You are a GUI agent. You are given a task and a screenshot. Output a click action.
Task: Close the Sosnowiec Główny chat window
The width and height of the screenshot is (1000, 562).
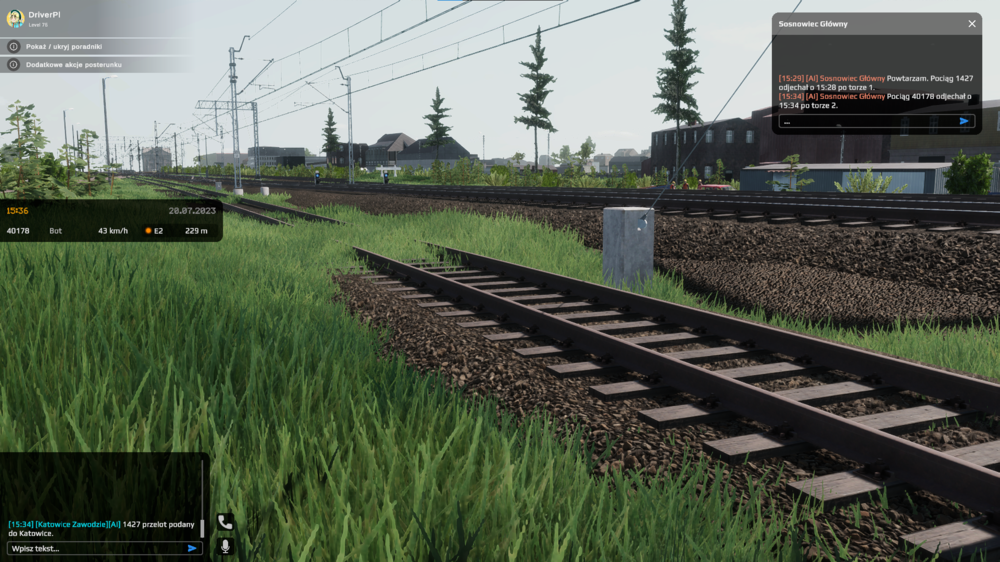(972, 23)
